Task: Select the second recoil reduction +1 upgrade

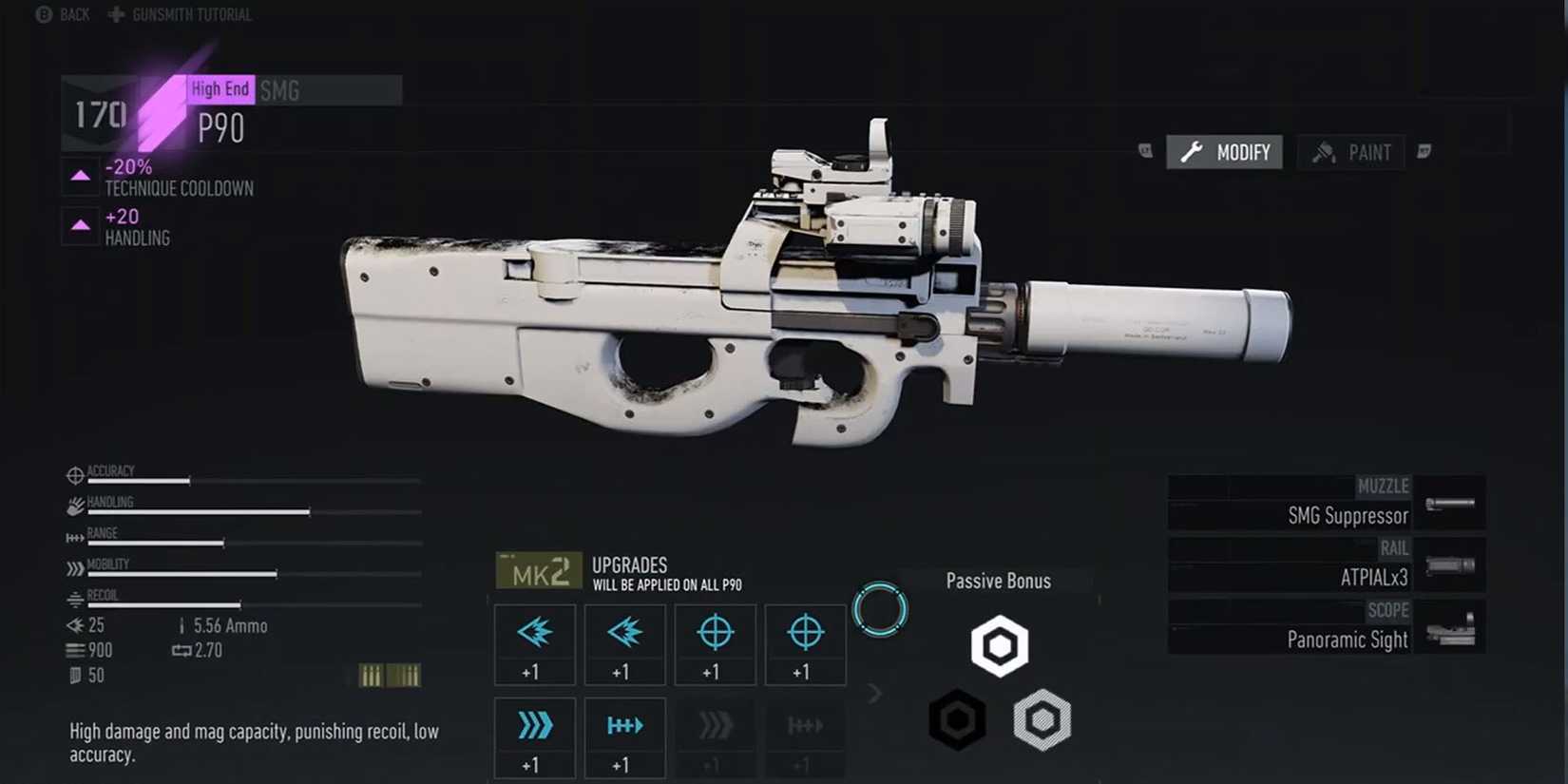Action: tap(624, 644)
